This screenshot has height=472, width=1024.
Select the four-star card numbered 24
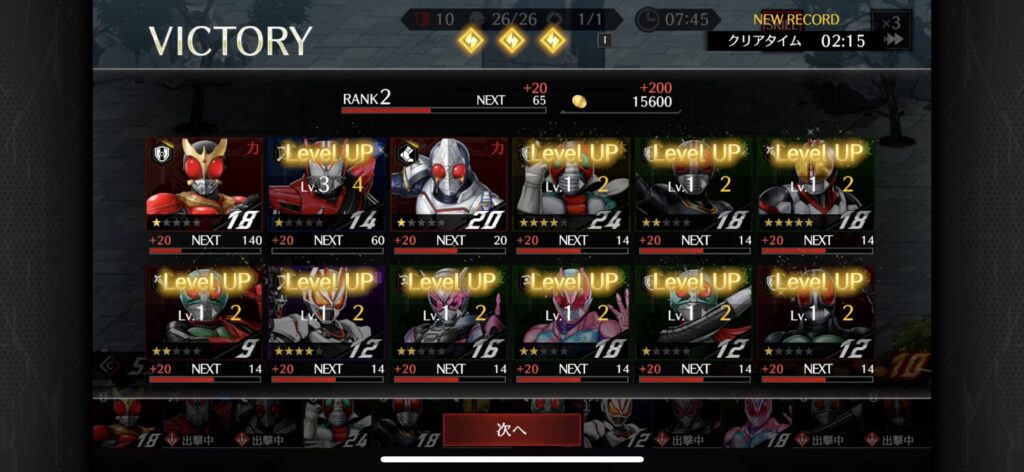pyautogui.click(x=572, y=185)
